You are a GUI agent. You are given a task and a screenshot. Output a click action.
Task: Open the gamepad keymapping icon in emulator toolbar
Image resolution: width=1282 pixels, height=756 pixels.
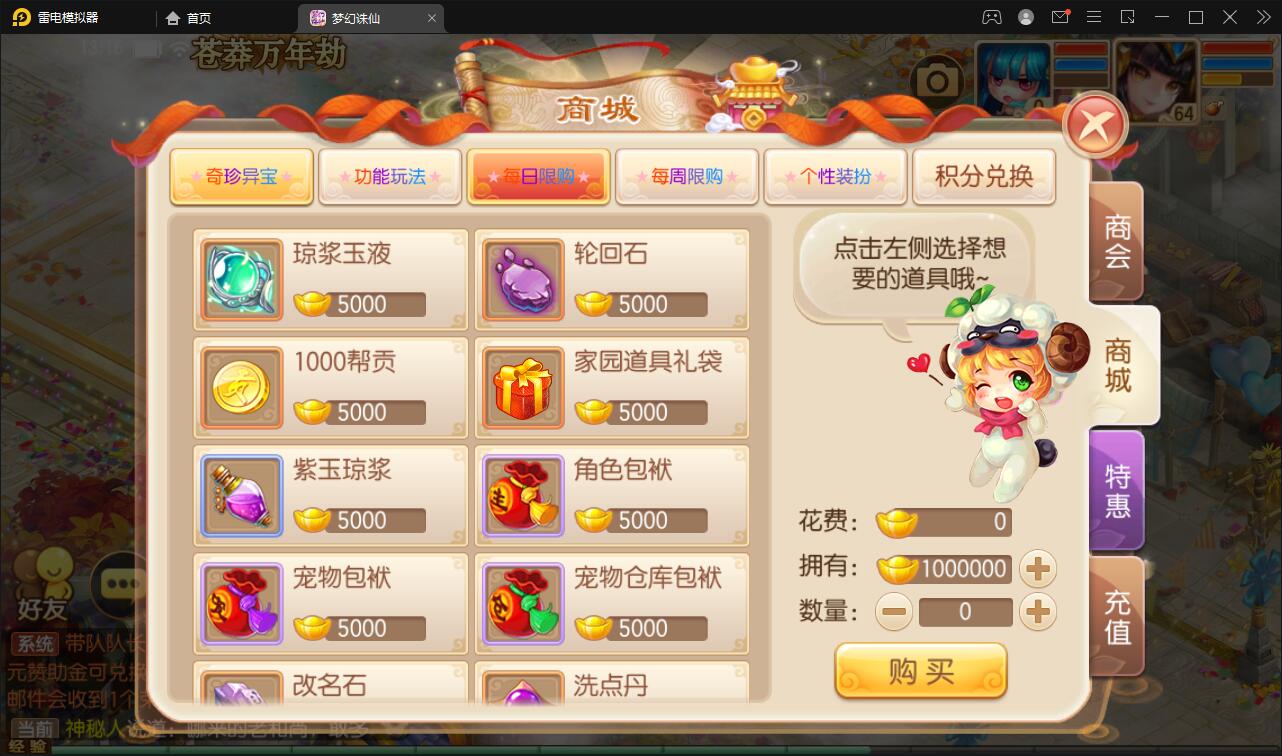coord(990,17)
